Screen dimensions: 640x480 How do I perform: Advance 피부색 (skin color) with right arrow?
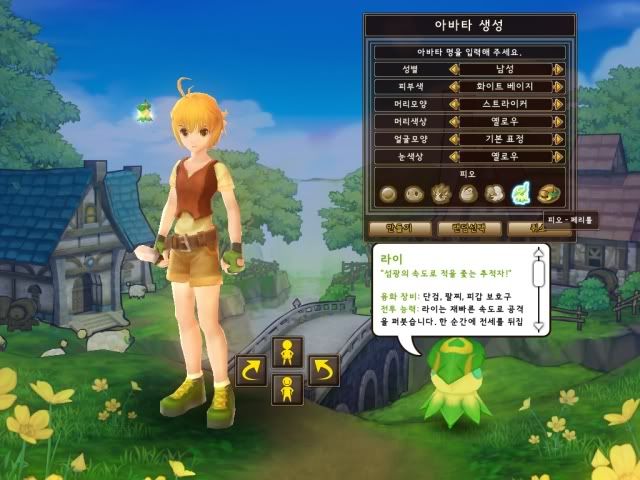(558, 87)
